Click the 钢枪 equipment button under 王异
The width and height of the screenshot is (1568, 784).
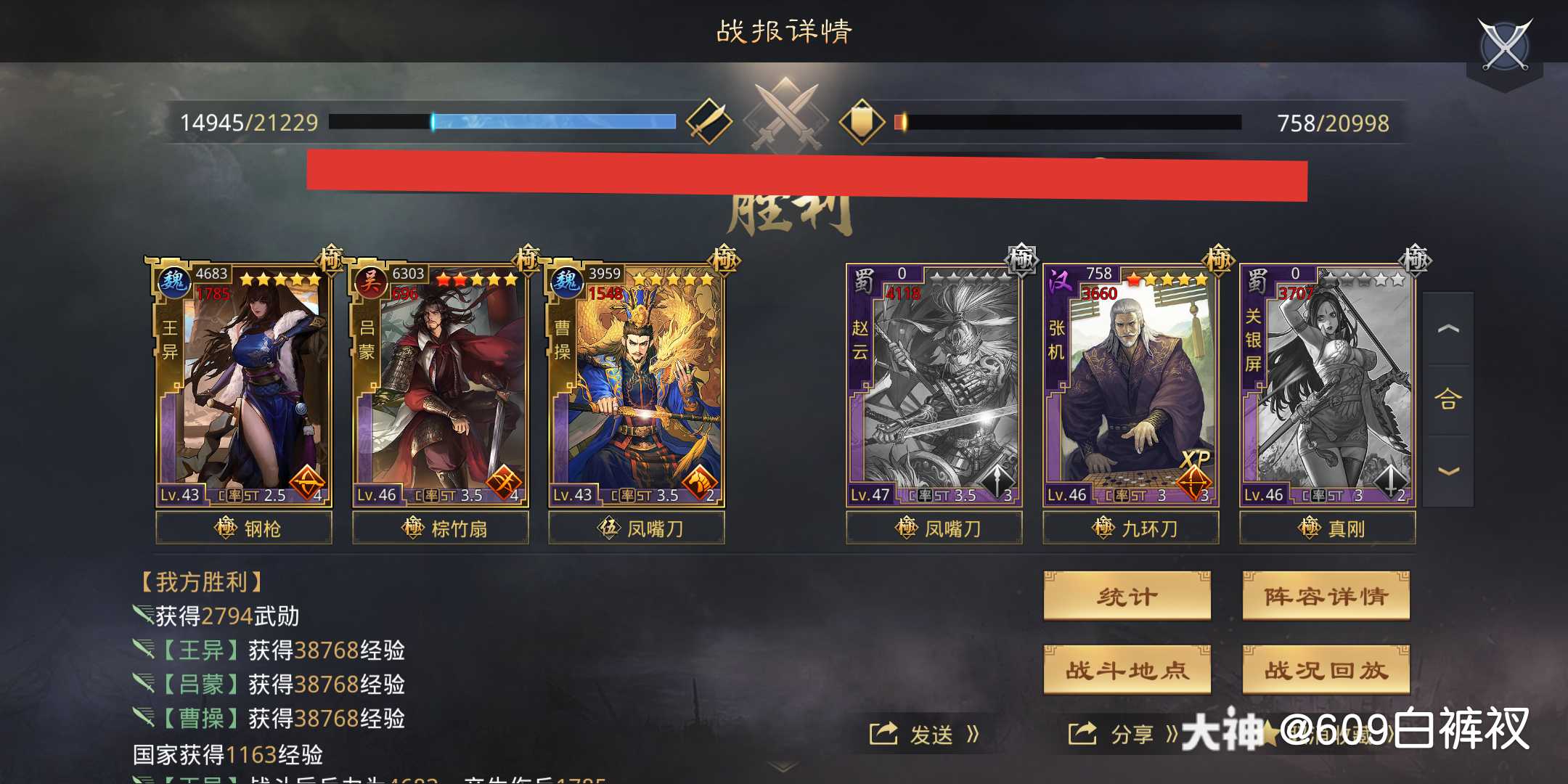coord(242,528)
